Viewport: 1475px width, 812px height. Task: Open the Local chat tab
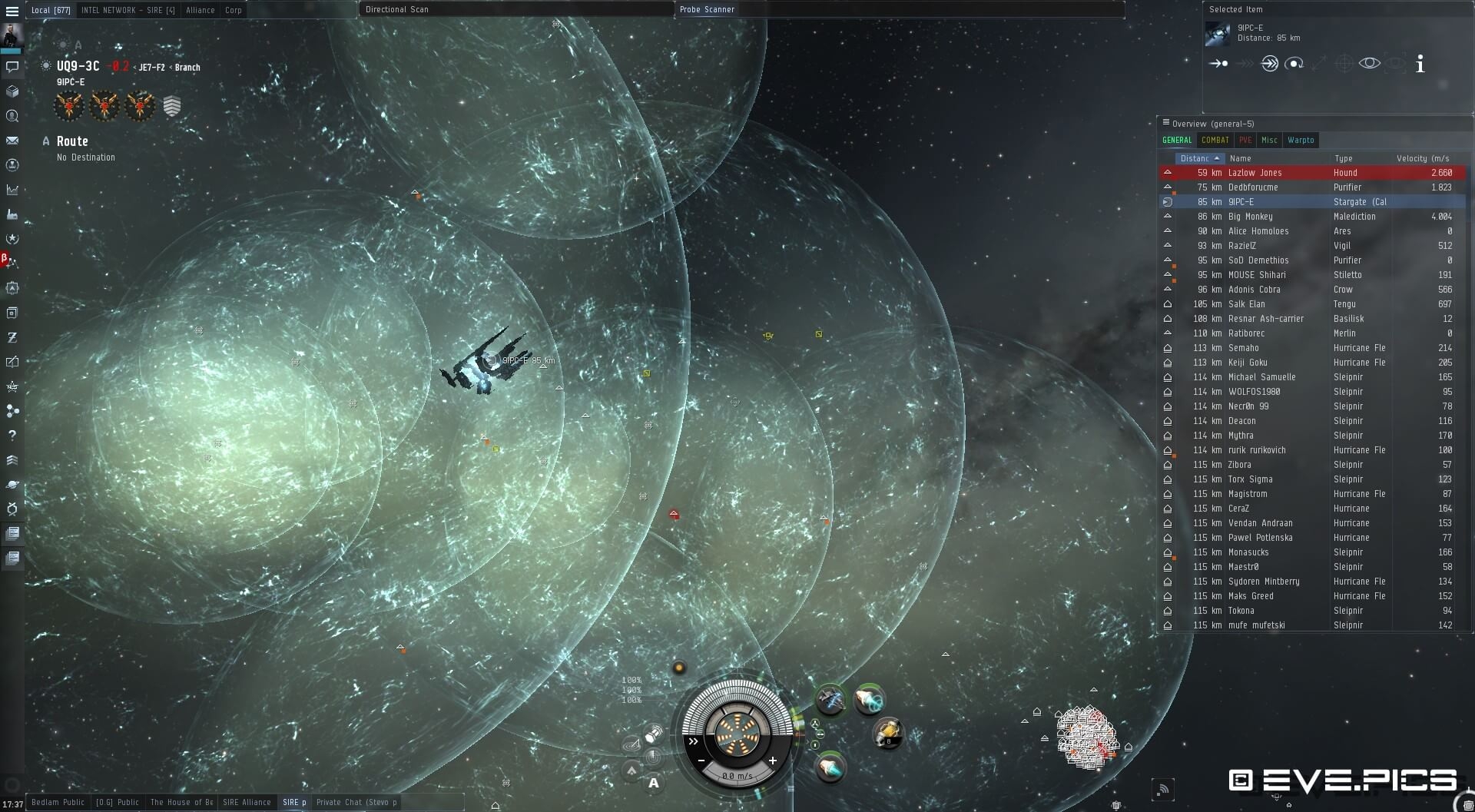pos(51,10)
